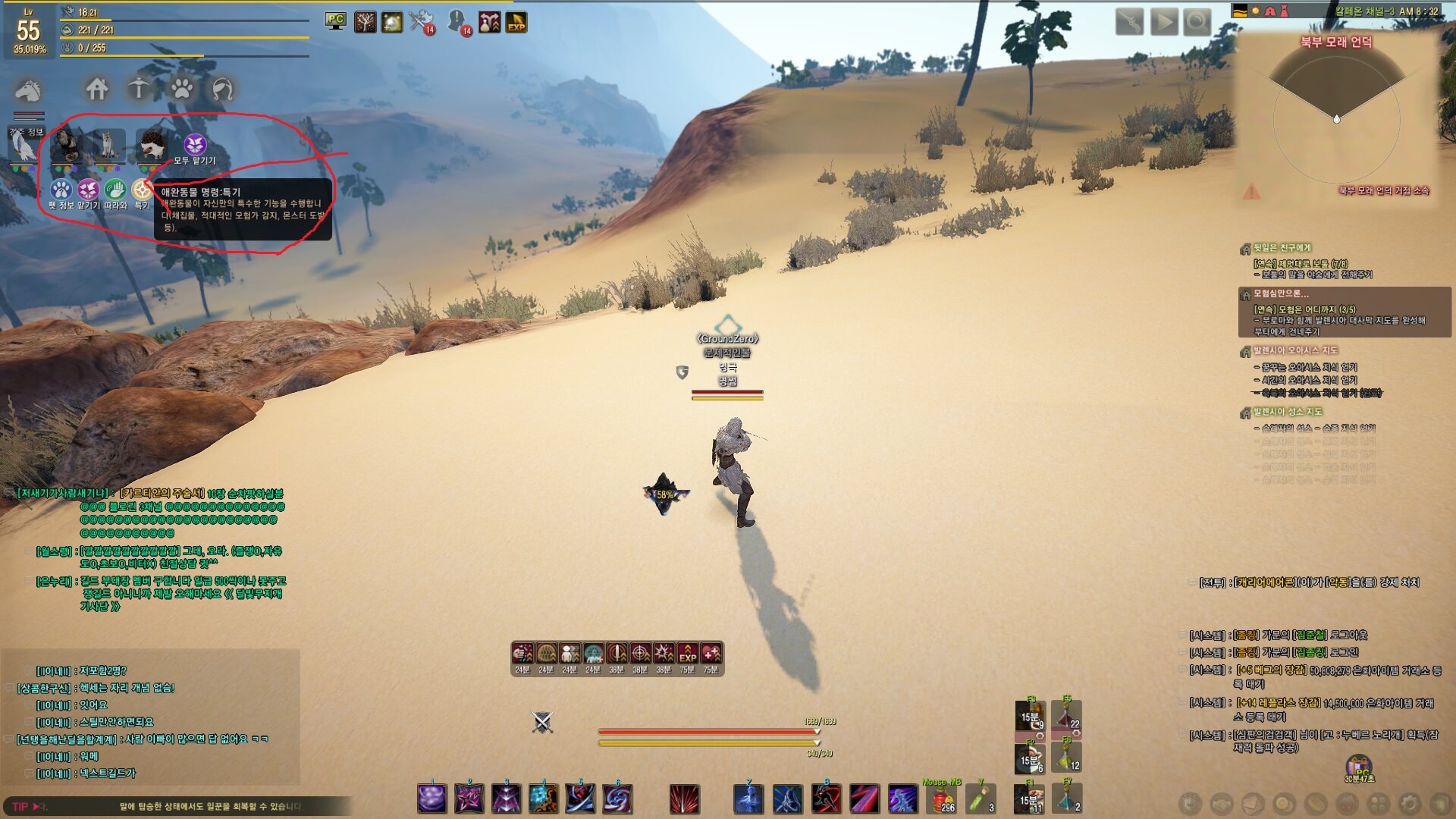The height and width of the screenshot is (819, 1456).
Task: Click the PC room buff icon
Action: pos(335,21)
